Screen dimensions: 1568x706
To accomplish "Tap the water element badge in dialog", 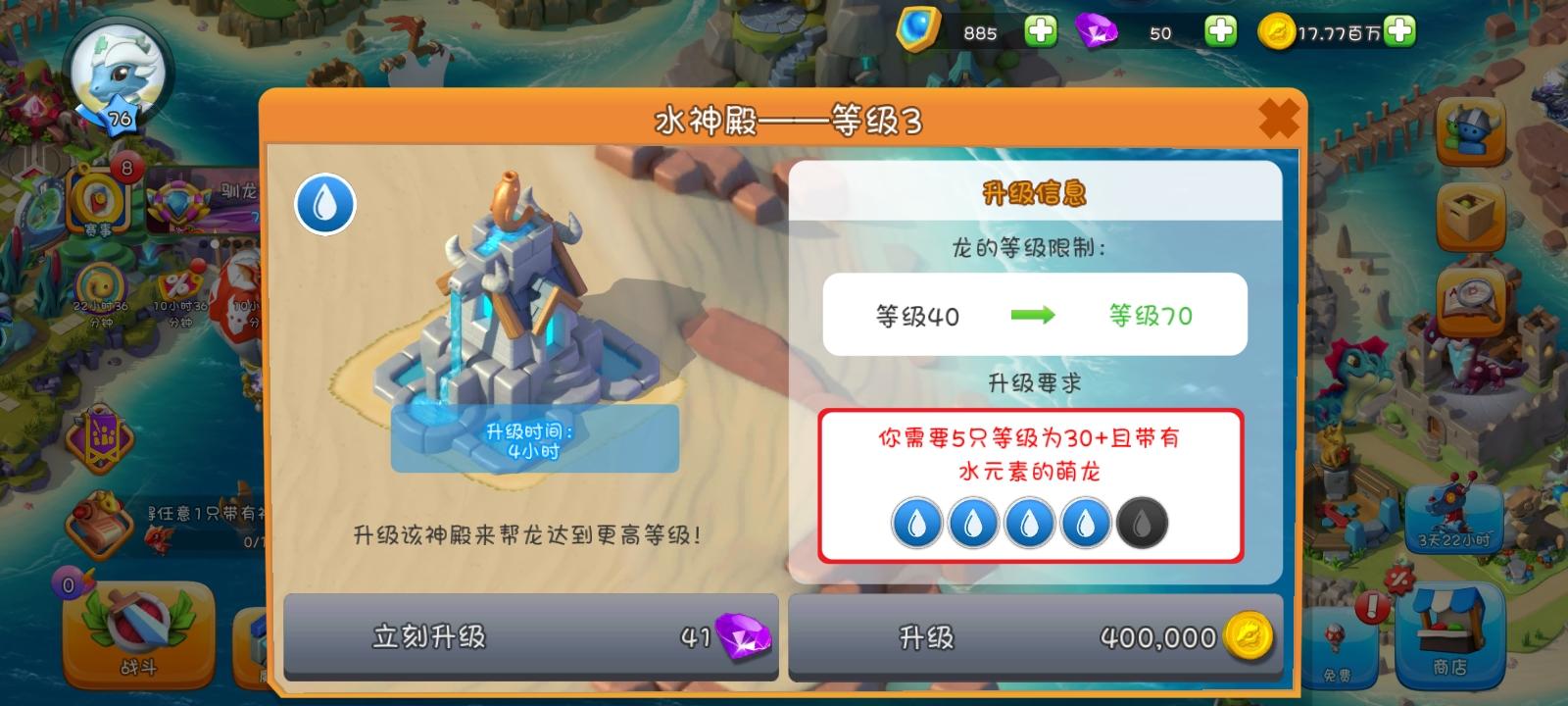I will [x=323, y=203].
